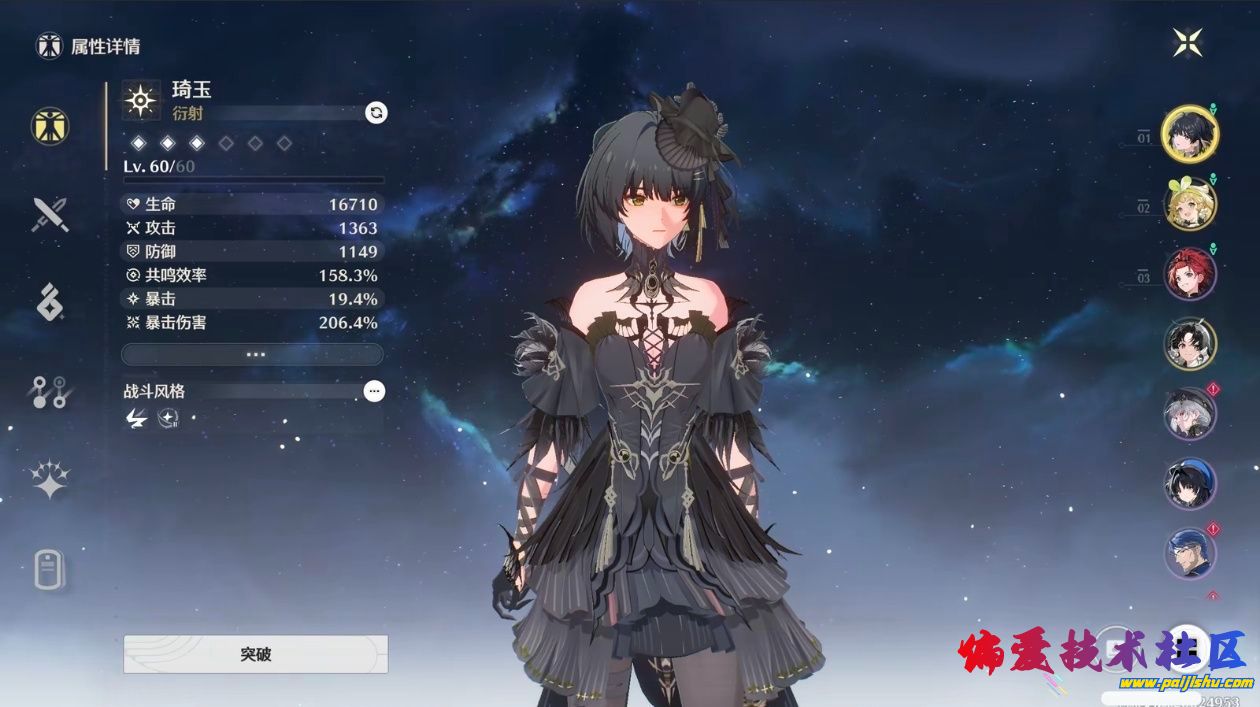Viewport: 1260px width, 707px height.
Task: Select the gold-ringed 琦玉 portrait in slot 01
Action: (1189, 134)
